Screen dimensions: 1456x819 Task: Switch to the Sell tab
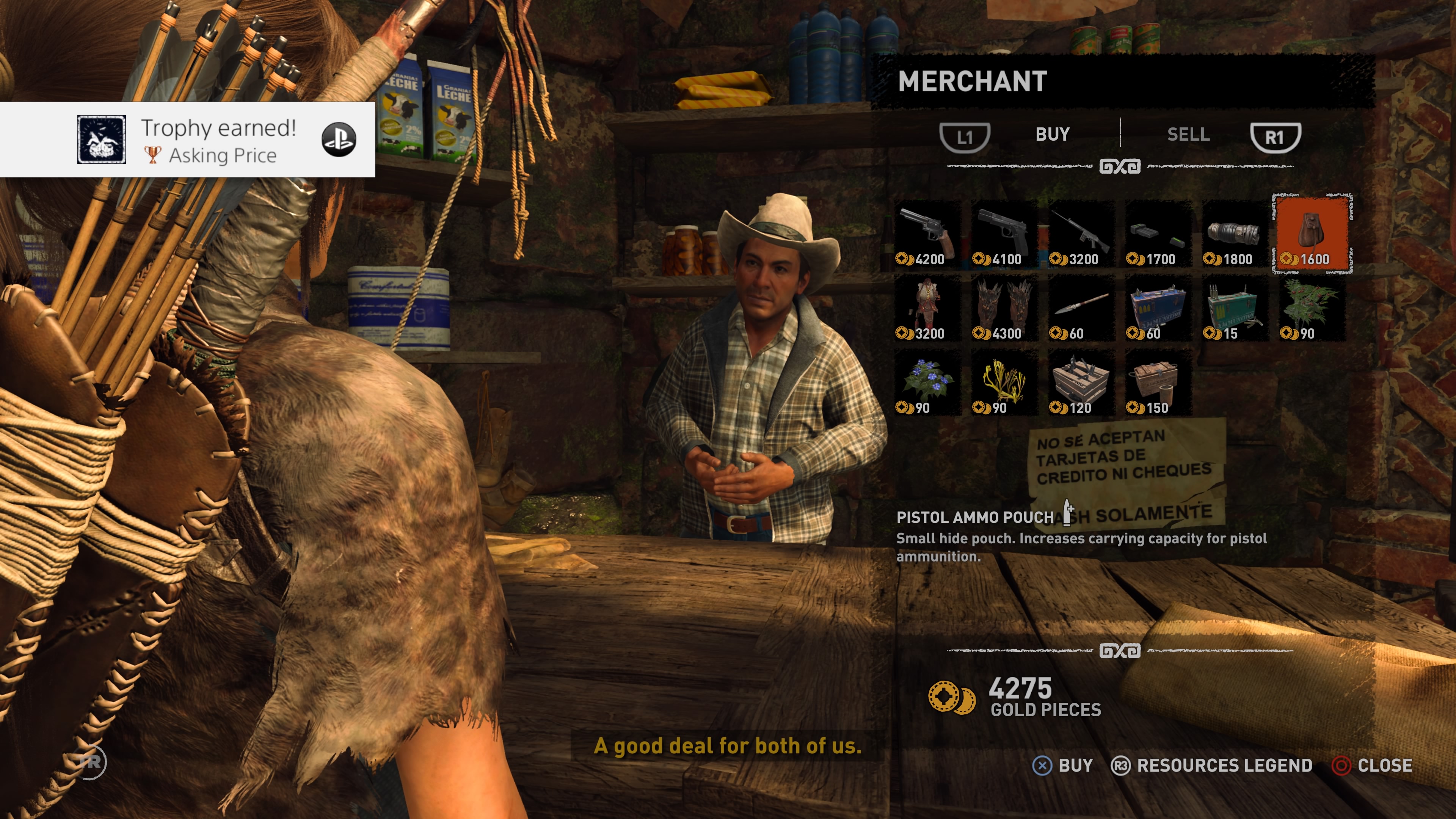coord(1188,135)
